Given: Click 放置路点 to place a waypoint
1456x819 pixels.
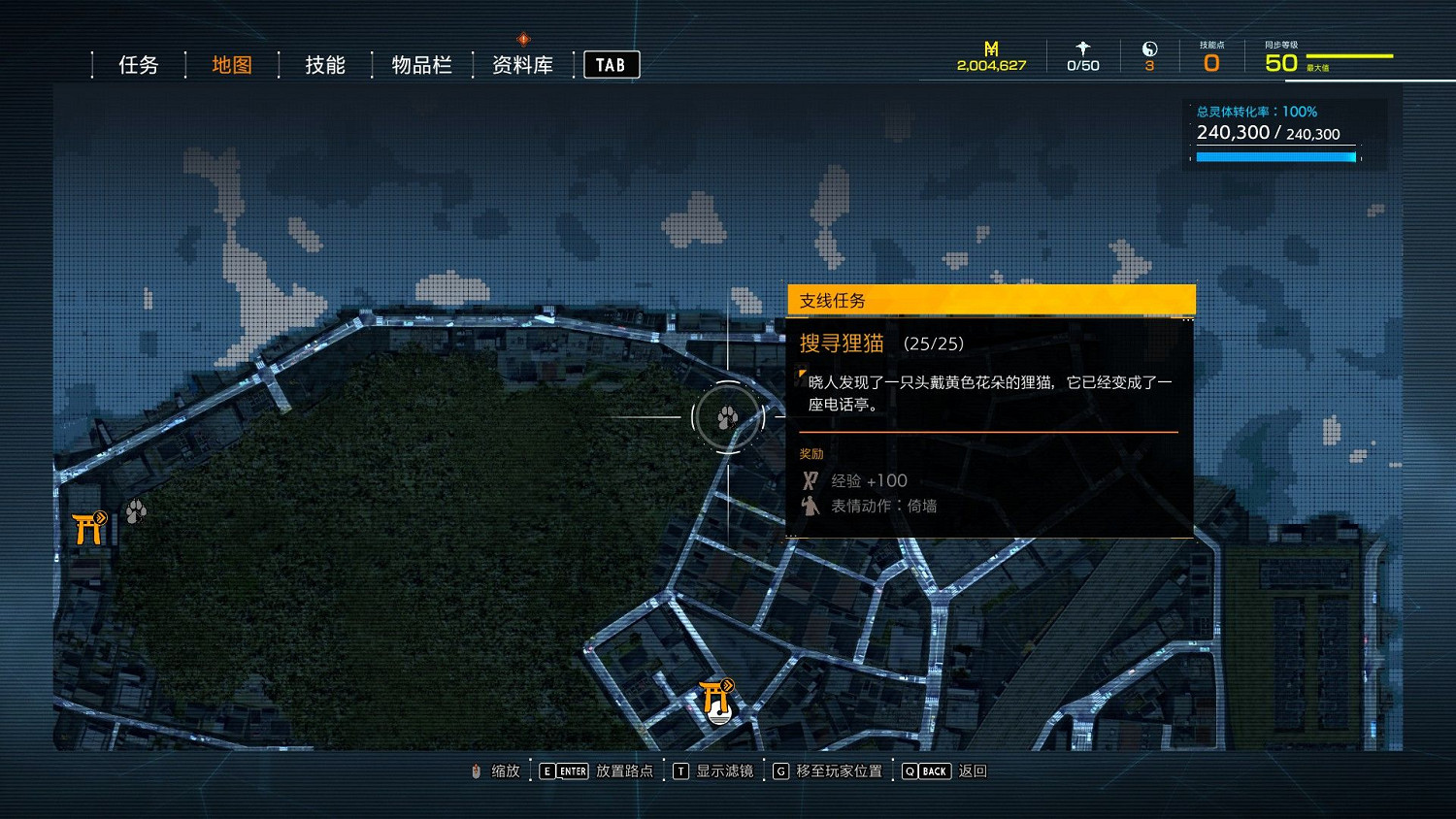Looking at the screenshot, I should click(x=620, y=770).
